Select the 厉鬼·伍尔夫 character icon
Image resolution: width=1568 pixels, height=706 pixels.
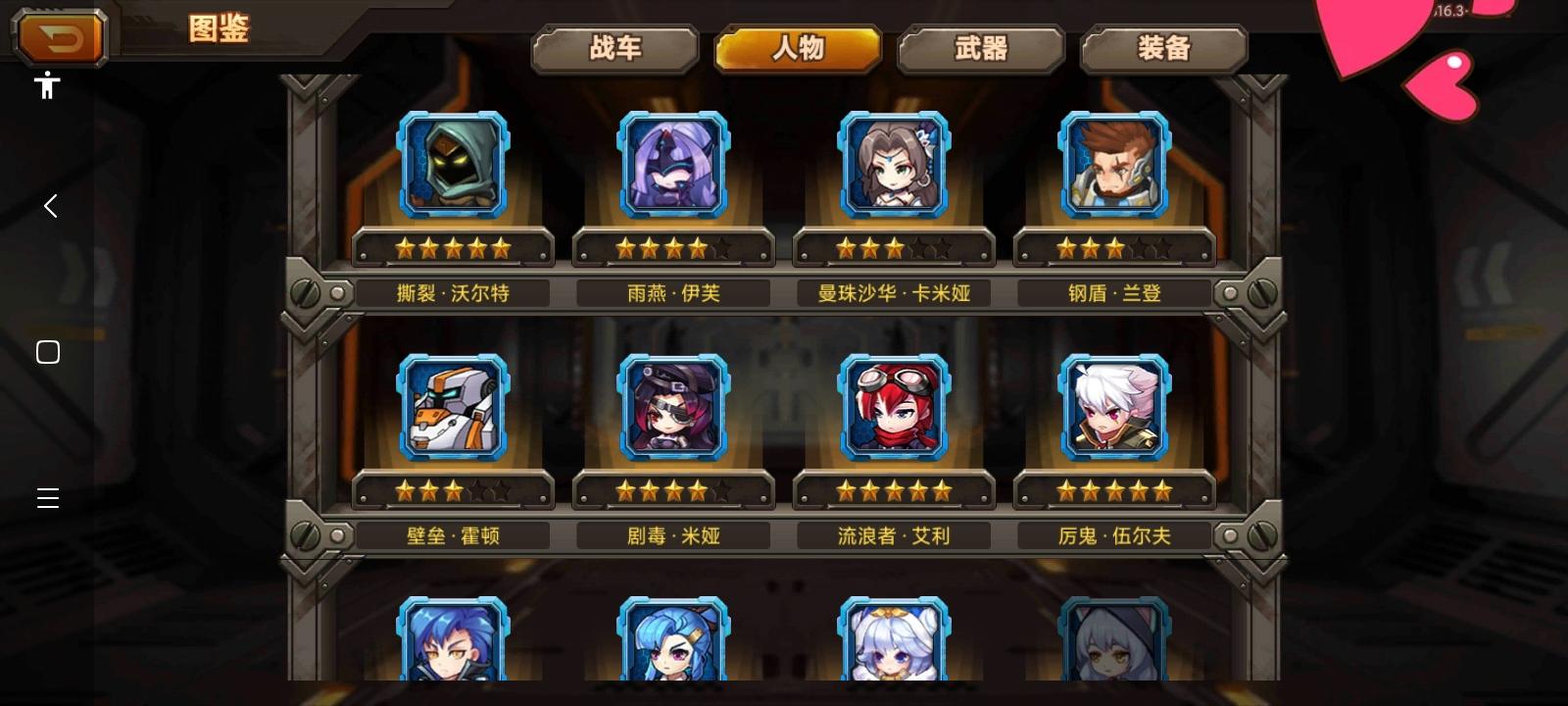tap(1113, 406)
